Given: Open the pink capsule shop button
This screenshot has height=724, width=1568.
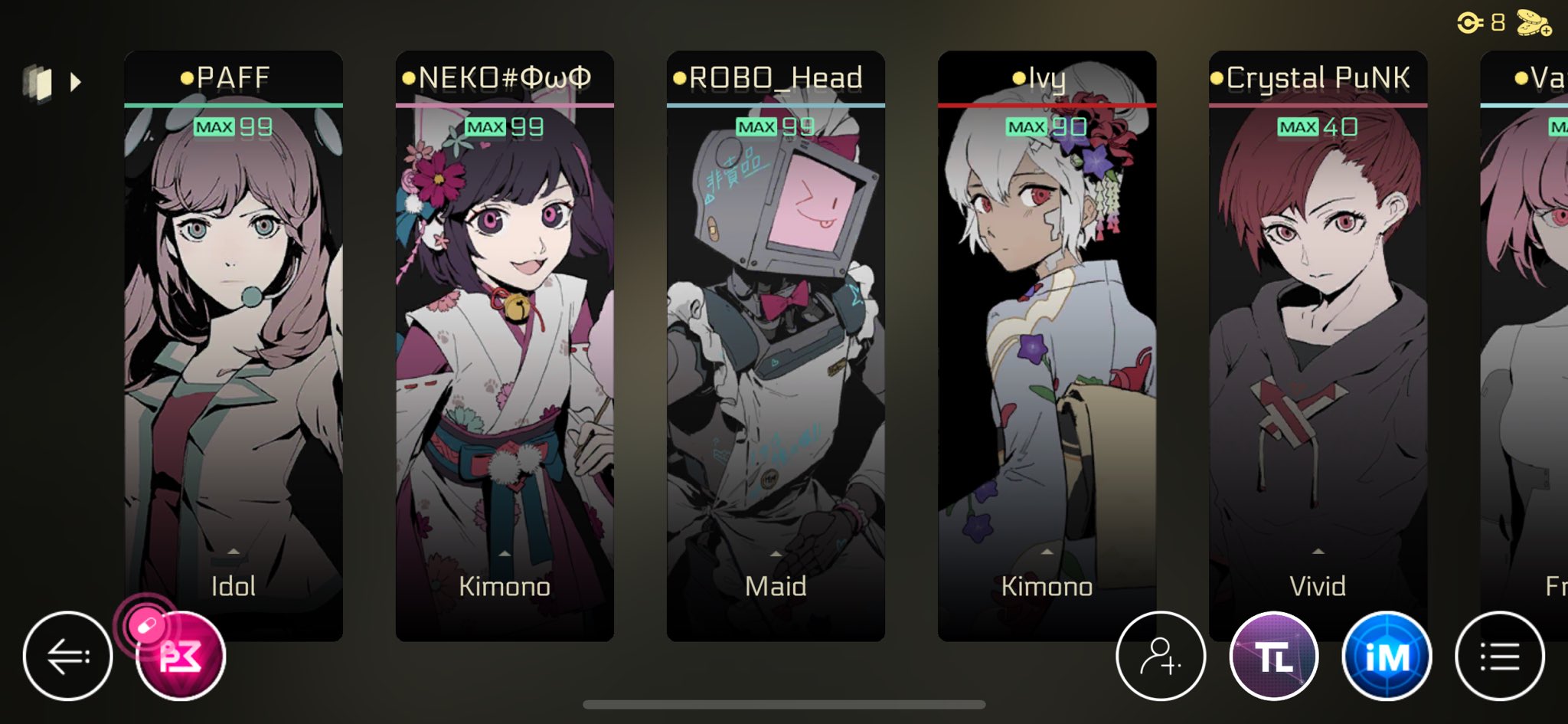Looking at the screenshot, I should (x=180, y=656).
